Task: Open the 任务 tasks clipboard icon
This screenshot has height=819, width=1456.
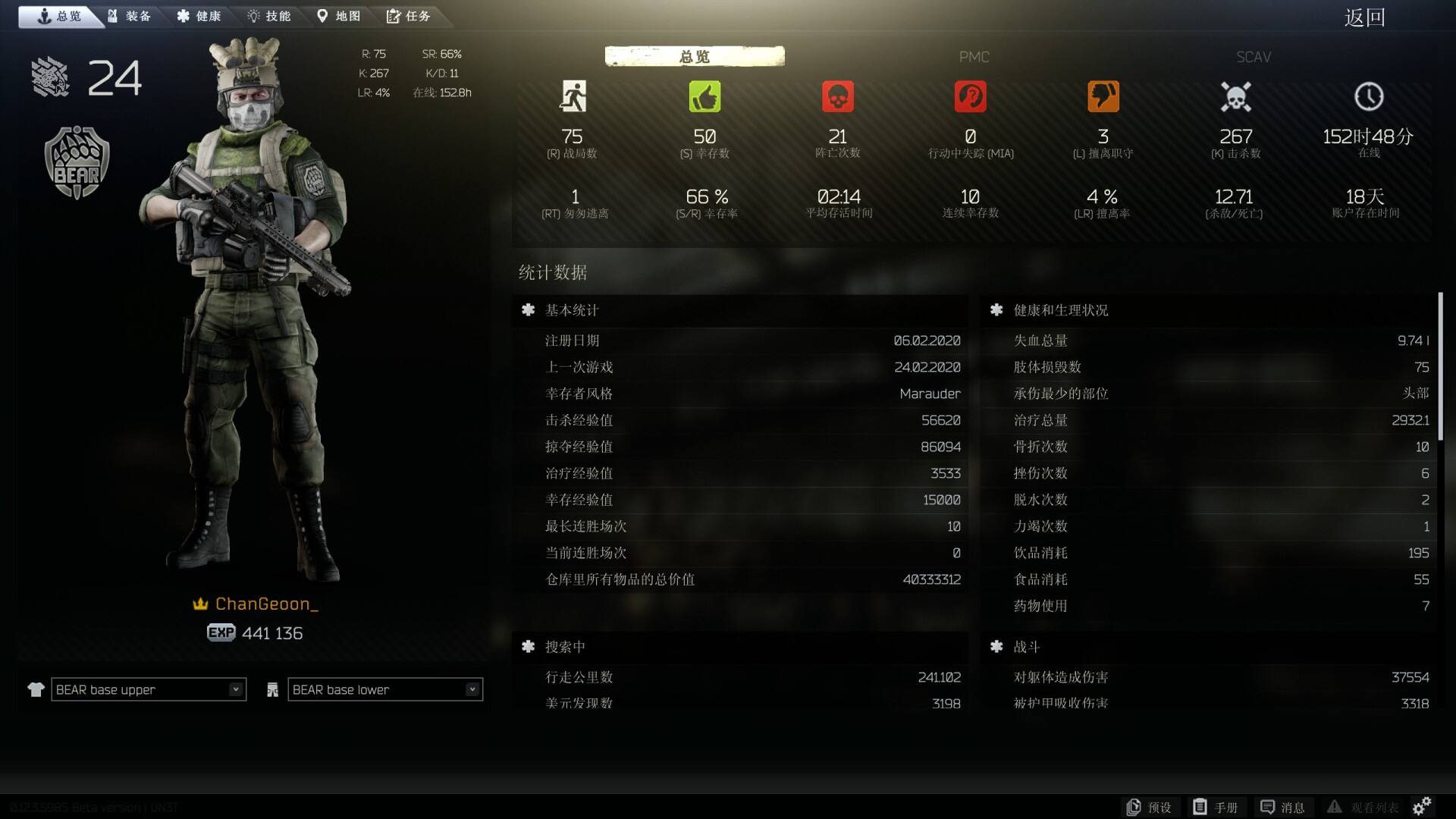Action: (x=393, y=15)
